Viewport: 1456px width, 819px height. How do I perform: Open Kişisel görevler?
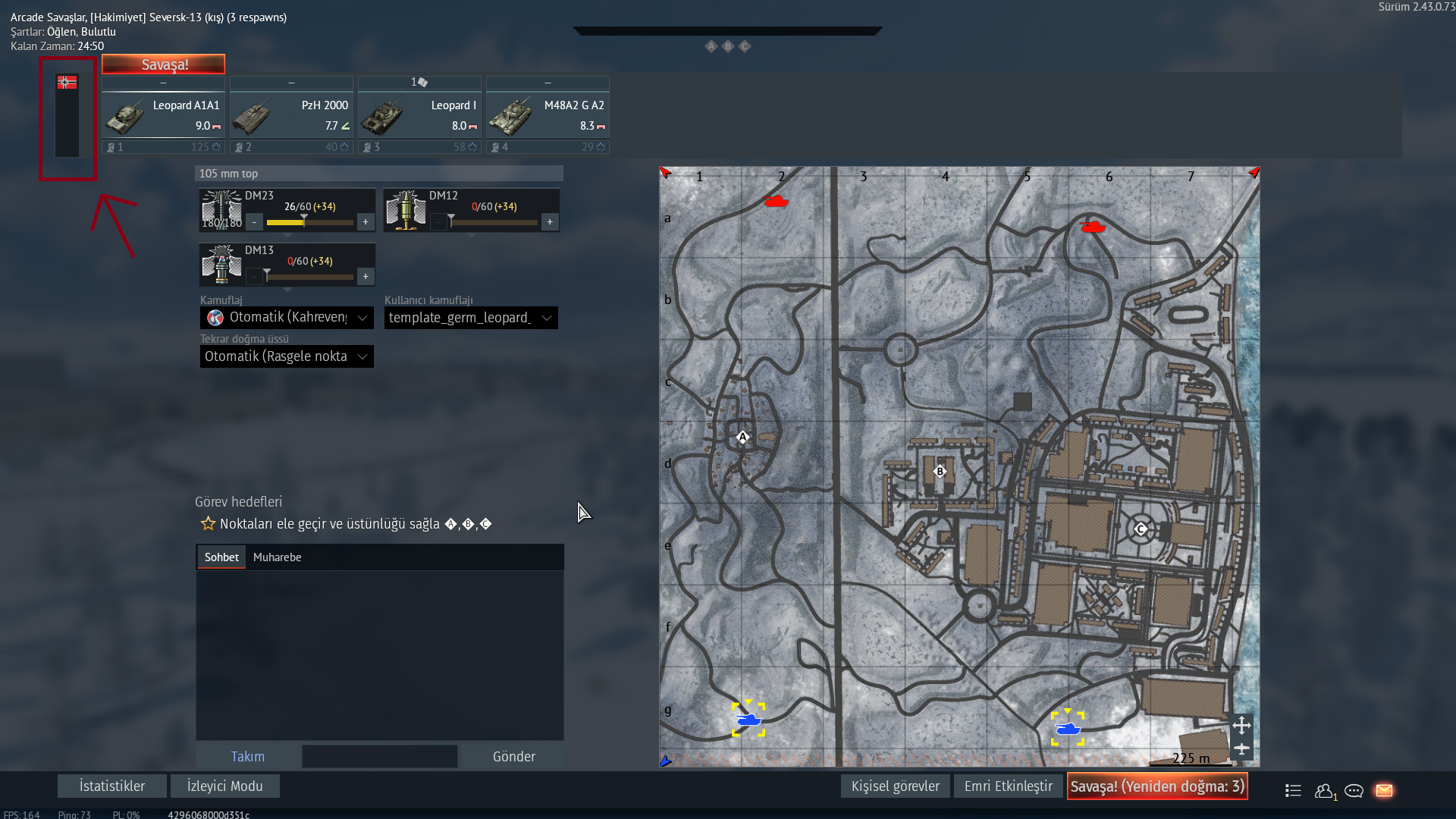click(x=895, y=786)
